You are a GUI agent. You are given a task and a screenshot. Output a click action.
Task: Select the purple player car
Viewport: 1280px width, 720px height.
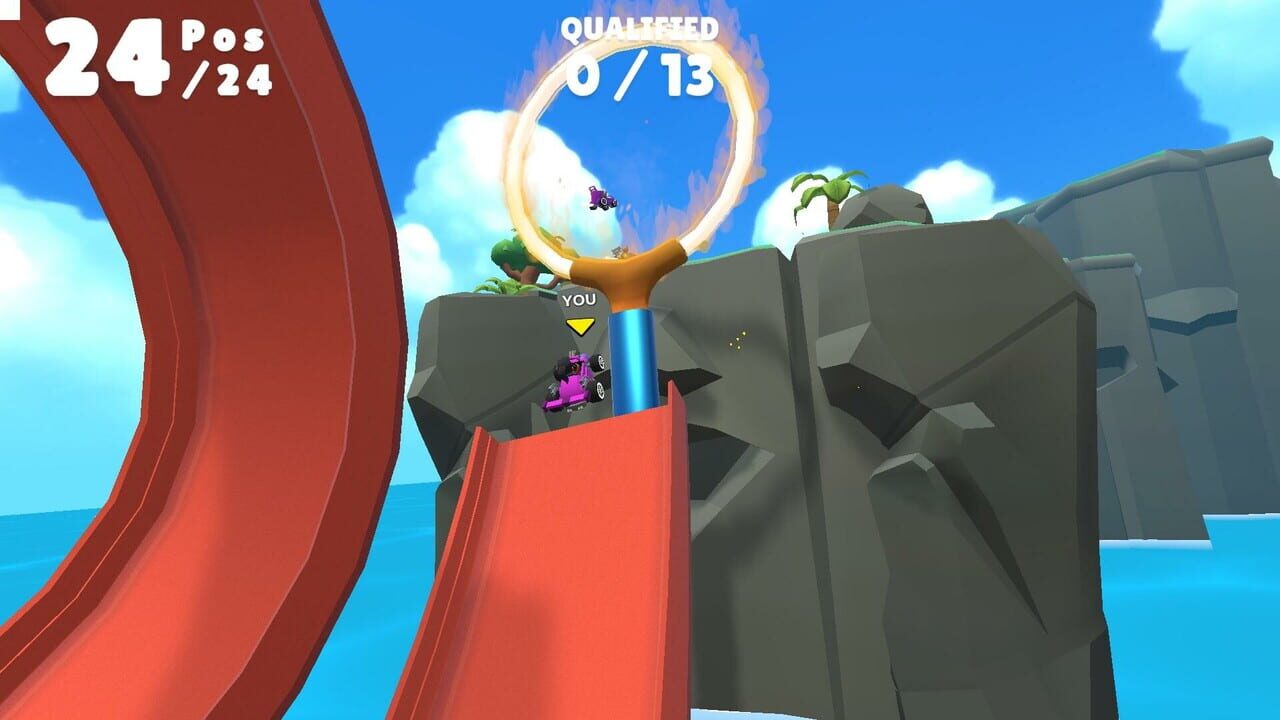[575, 380]
